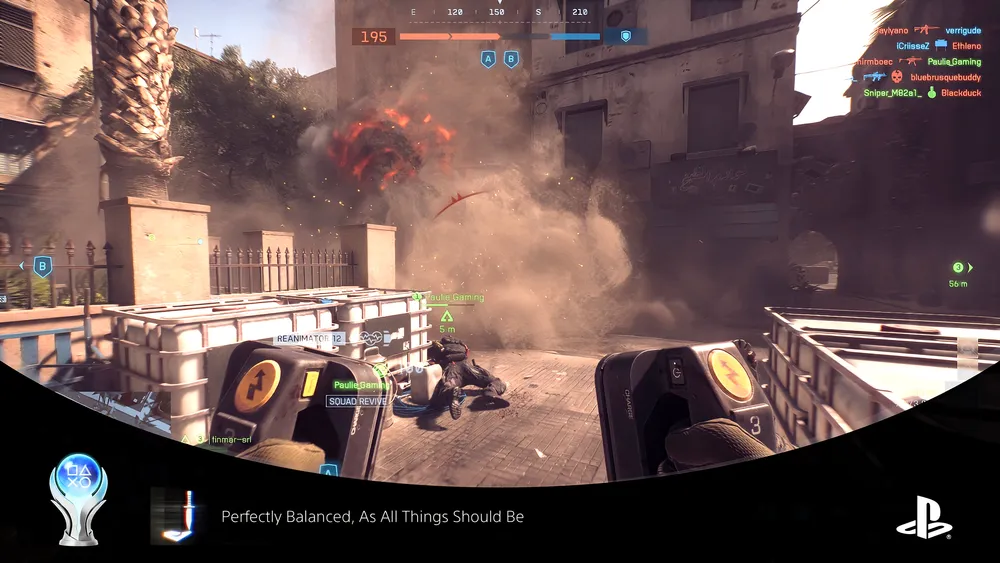Screen dimensions: 1000x563
Task: Open the Perfectly Balanced trophy notification
Action: [372, 516]
